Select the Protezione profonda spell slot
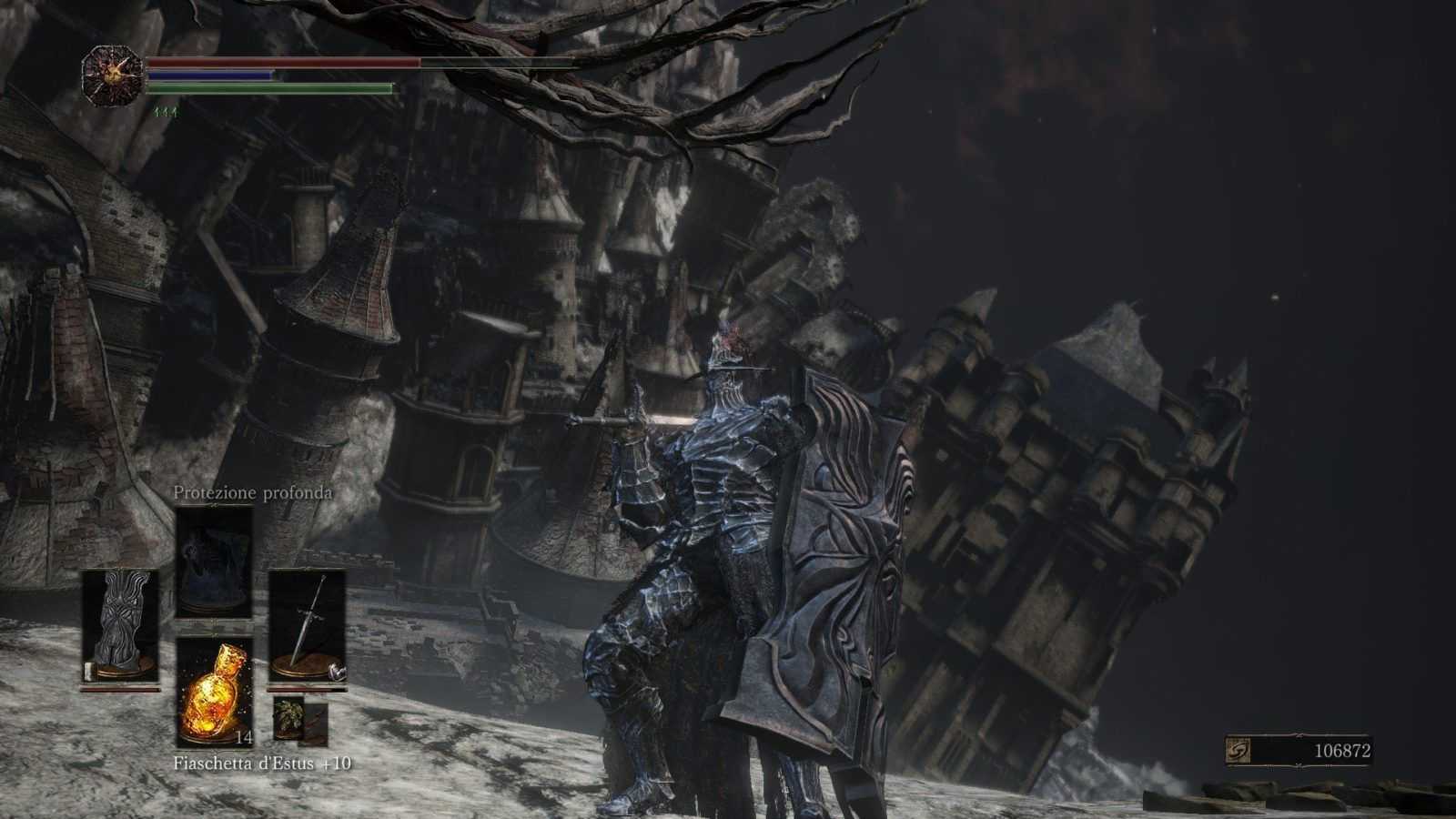Viewport: 1456px width, 819px height. (x=214, y=560)
